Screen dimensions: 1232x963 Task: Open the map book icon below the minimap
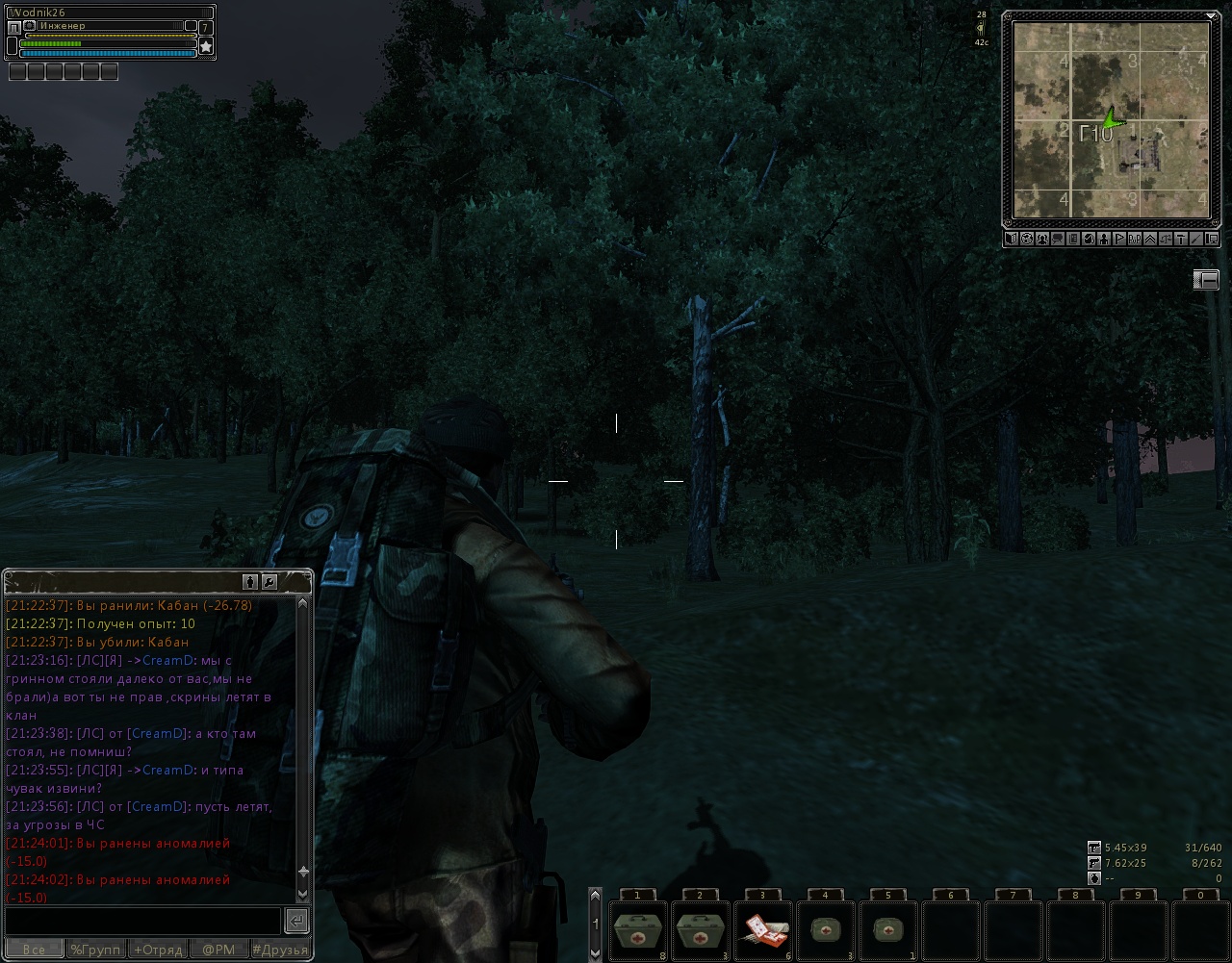coord(1012,239)
